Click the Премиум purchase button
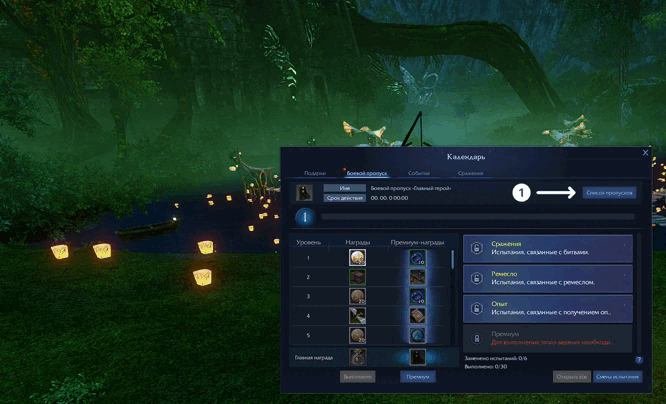Screen dimensions: 666x404 [x=418, y=377]
